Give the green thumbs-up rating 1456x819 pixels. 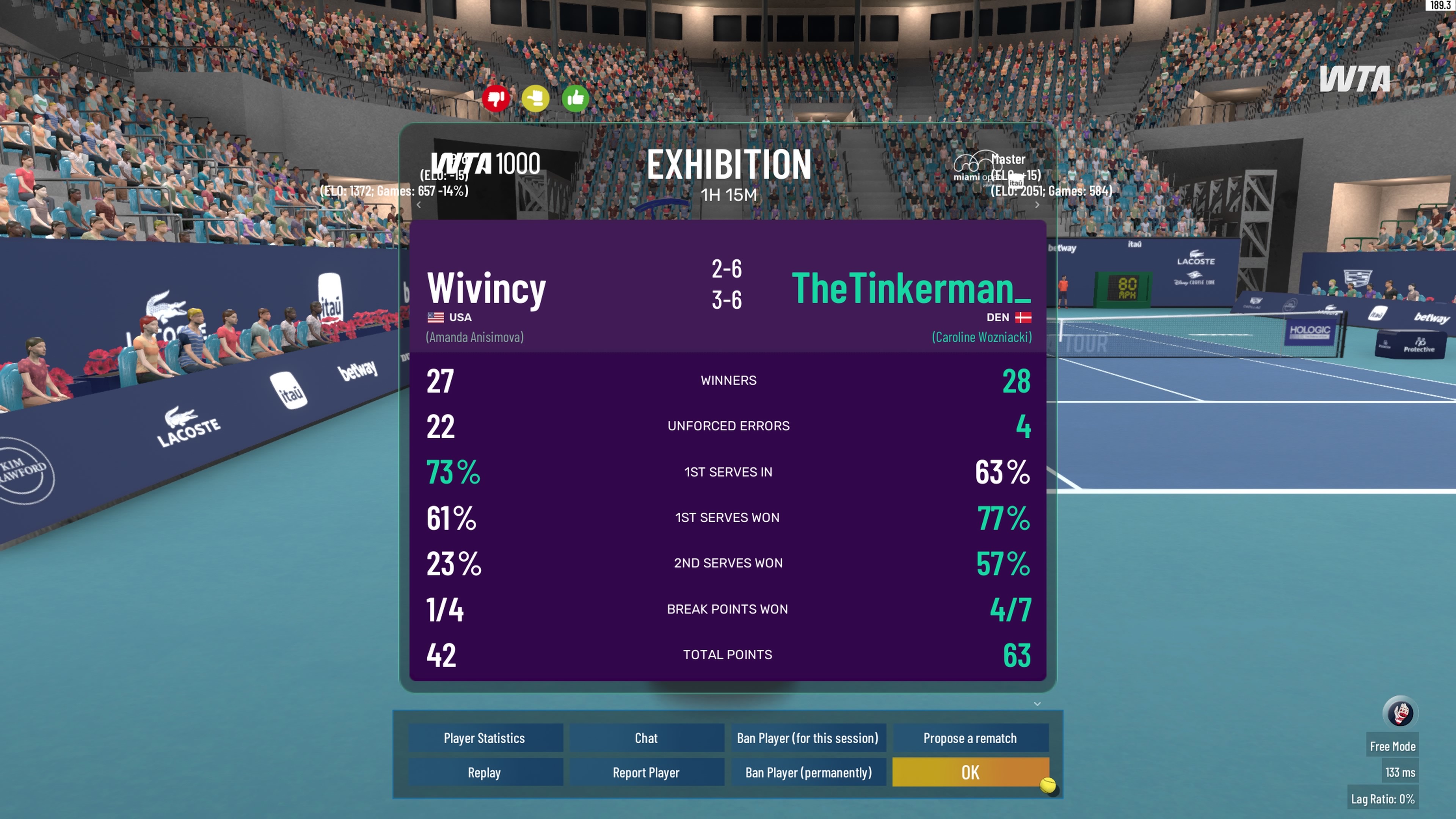tap(576, 99)
